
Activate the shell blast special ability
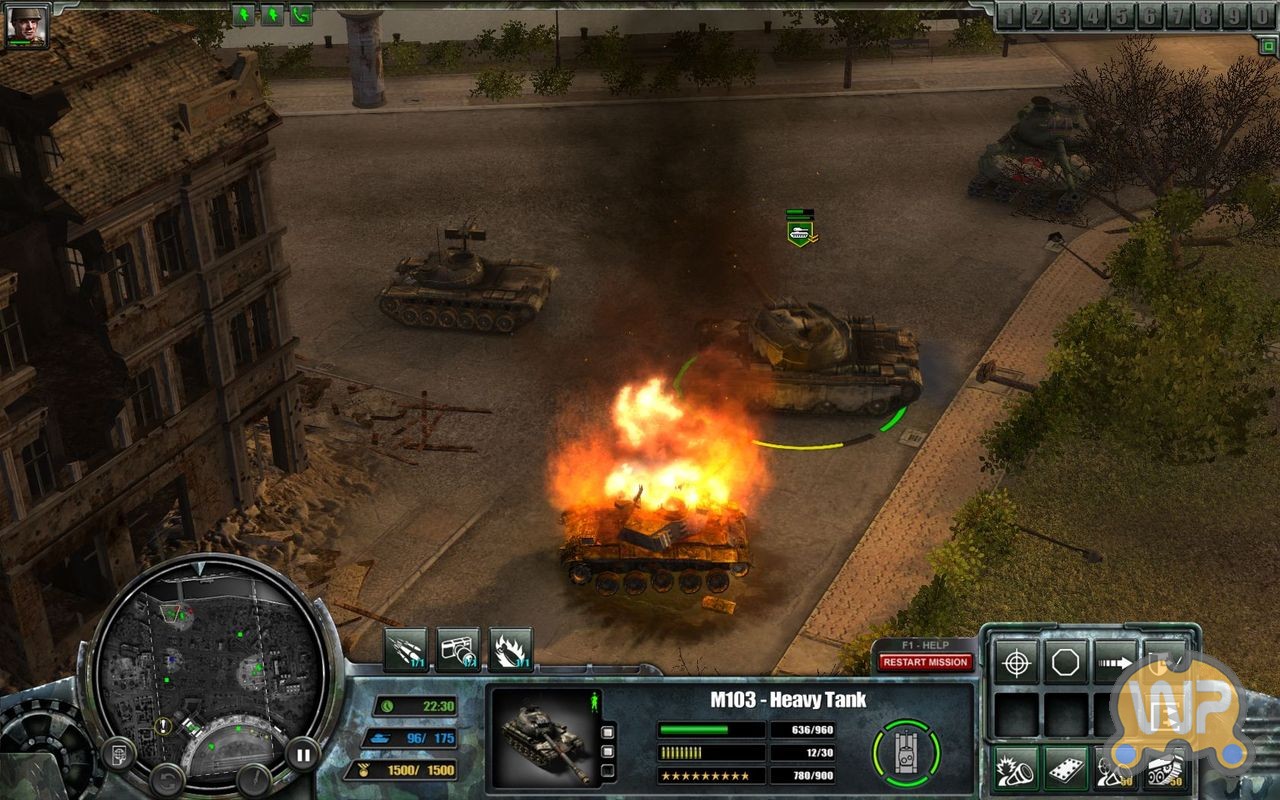click(x=1015, y=768)
